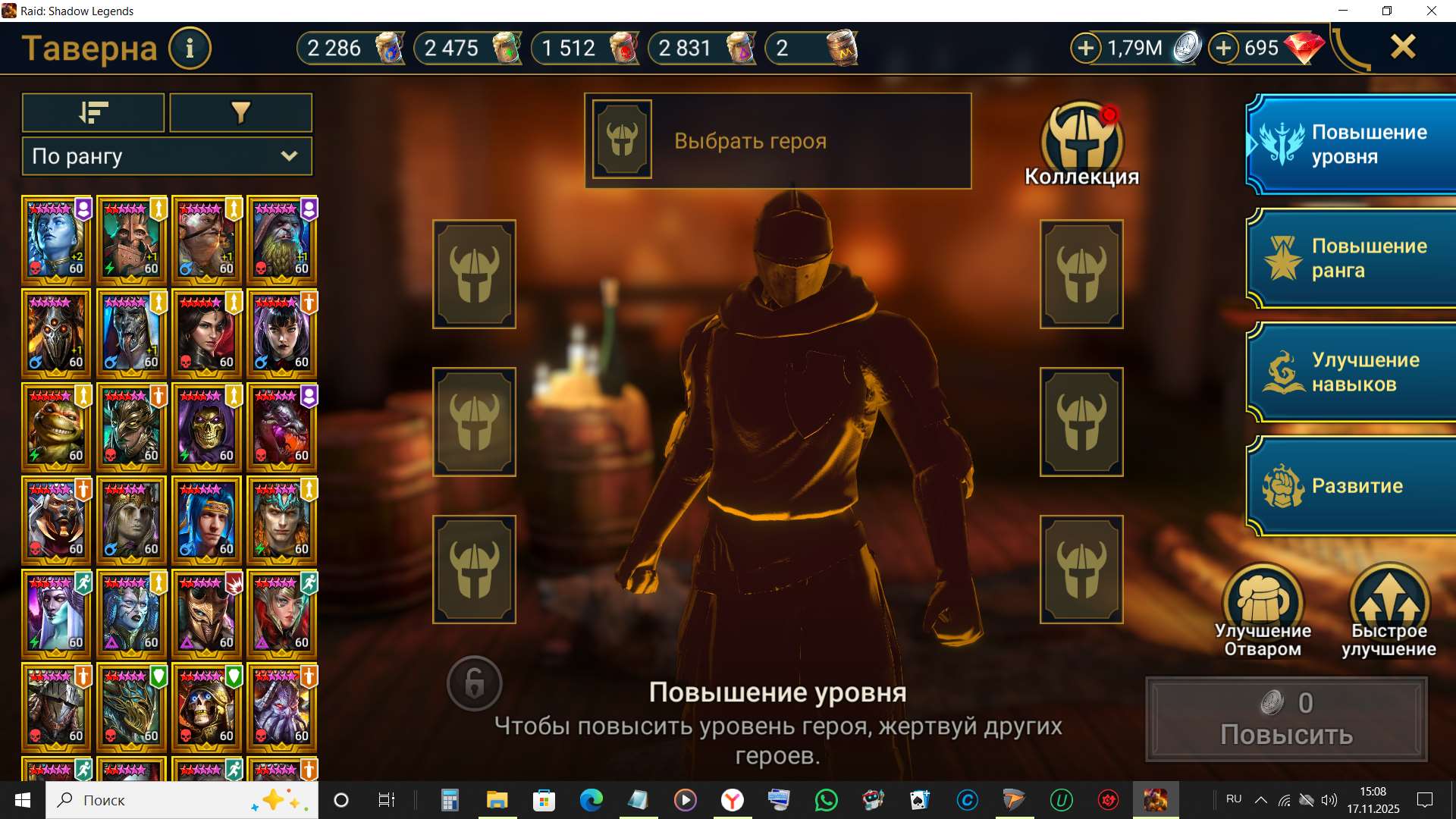This screenshot has height=819, width=1456.
Task: Click the plus icon next to silver counter
Action: coord(1087,48)
